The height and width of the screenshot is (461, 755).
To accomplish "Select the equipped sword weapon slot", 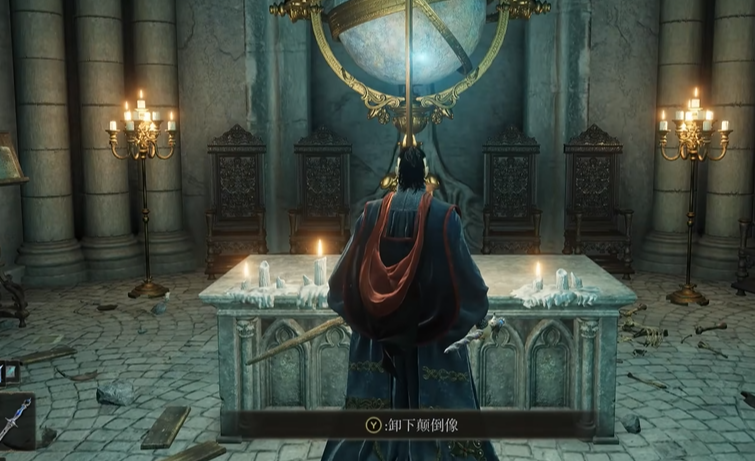I will [16, 419].
